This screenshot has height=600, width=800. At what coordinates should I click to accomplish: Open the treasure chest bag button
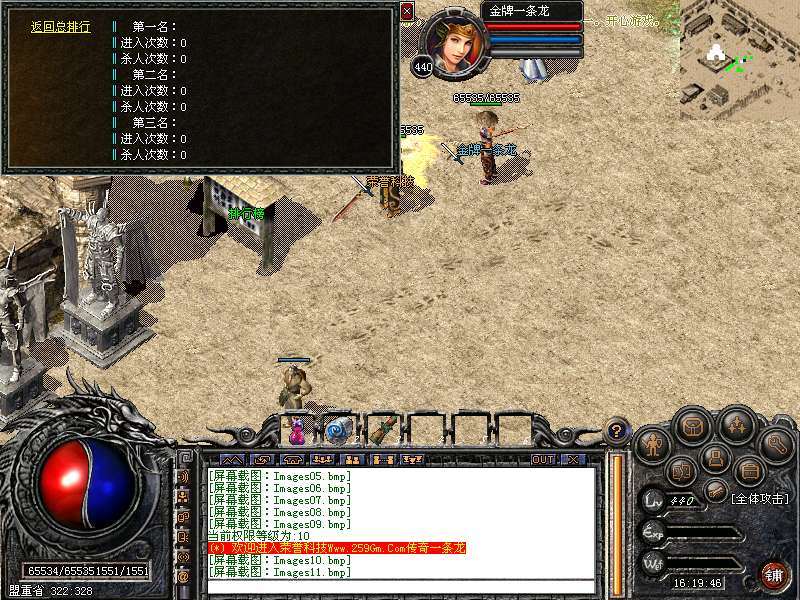click(x=692, y=425)
